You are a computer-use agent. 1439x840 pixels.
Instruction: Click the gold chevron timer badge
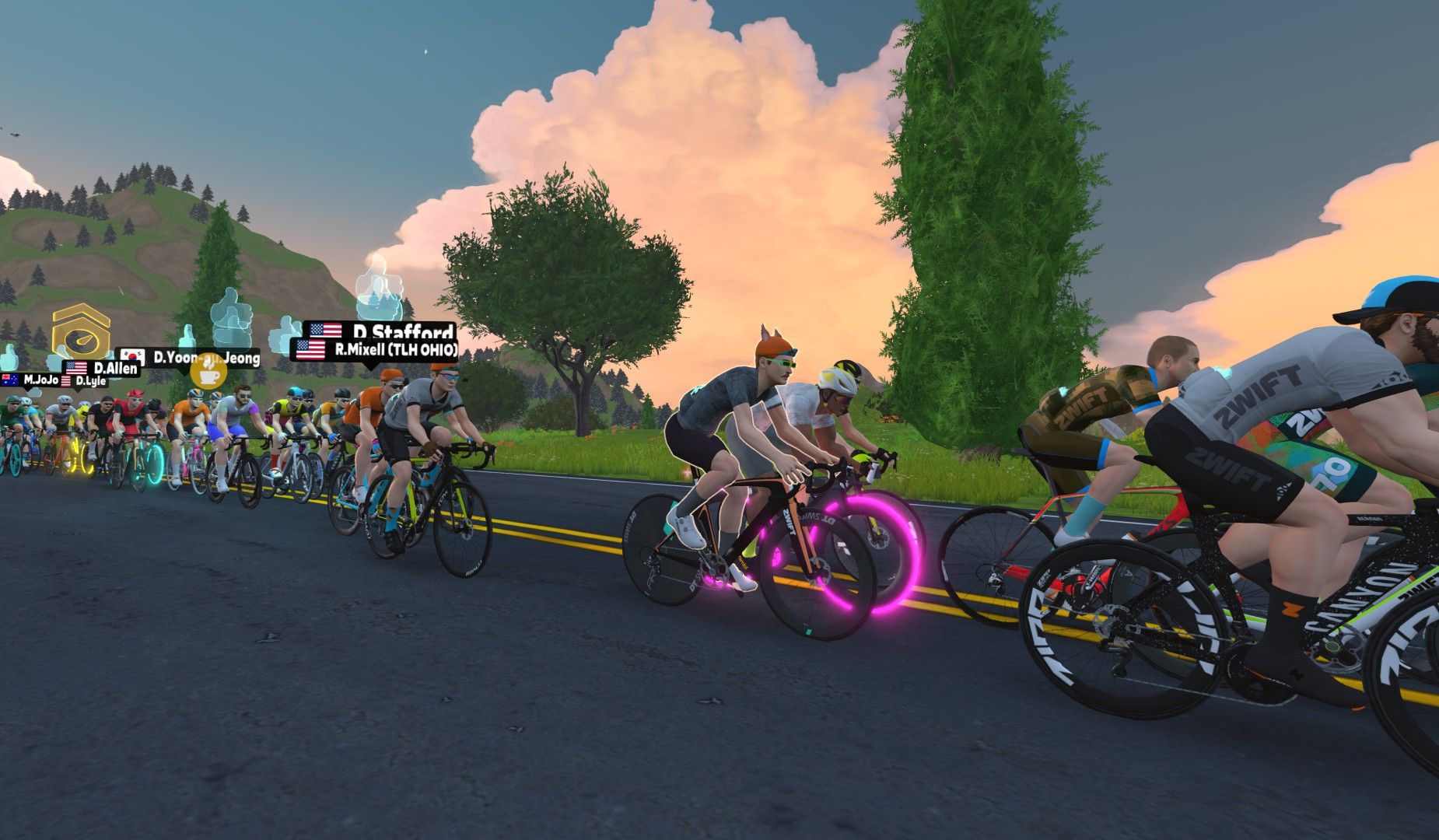[x=80, y=332]
